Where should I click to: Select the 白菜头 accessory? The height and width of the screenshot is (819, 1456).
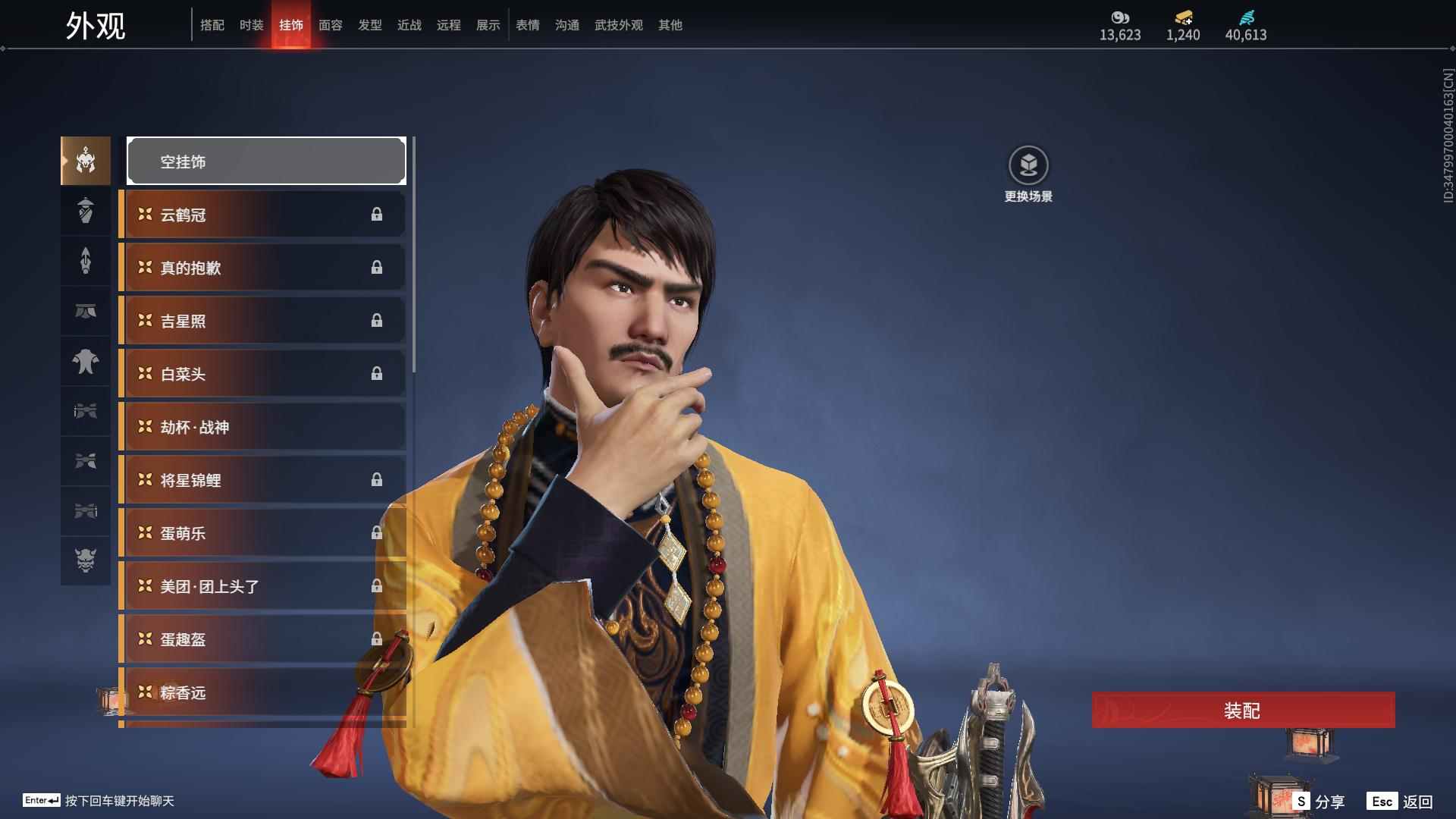[262, 374]
